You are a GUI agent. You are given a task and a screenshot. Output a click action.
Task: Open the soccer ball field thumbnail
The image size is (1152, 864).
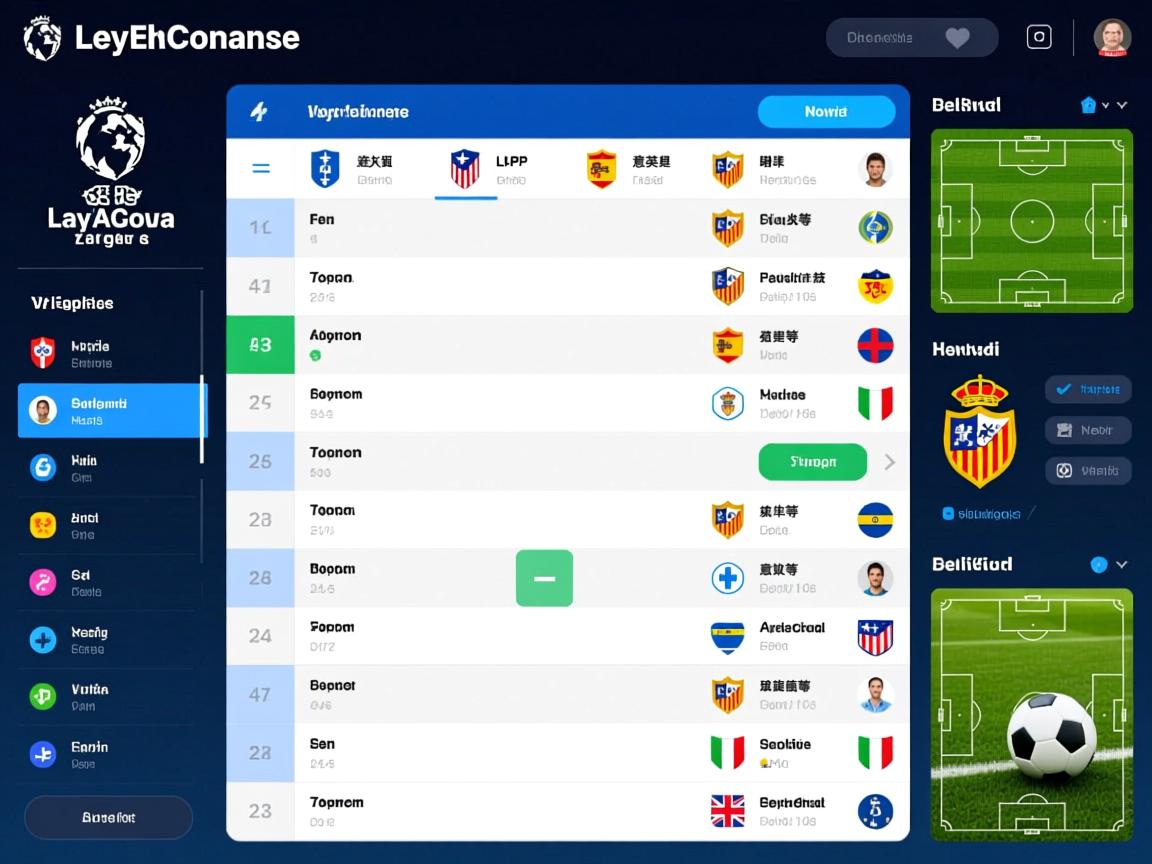1031,714
